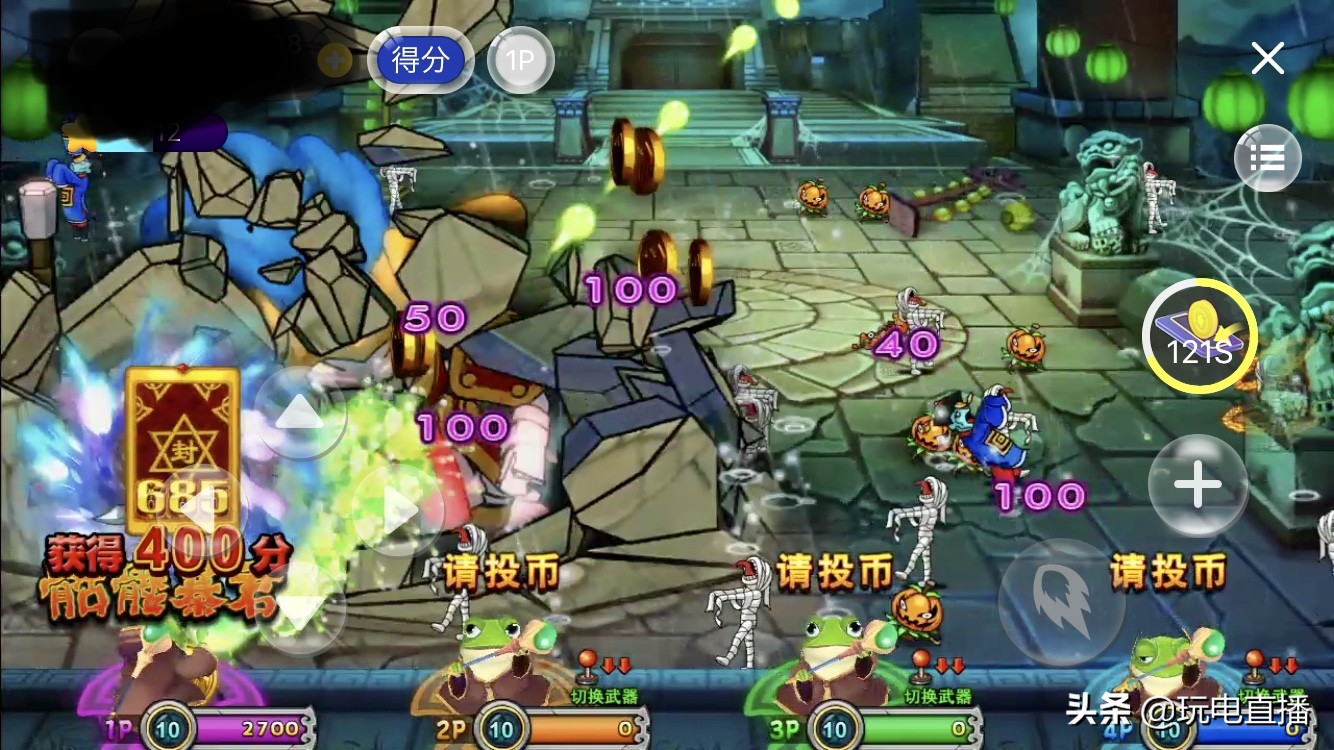Close the game with the white X

pos(1267,59)
